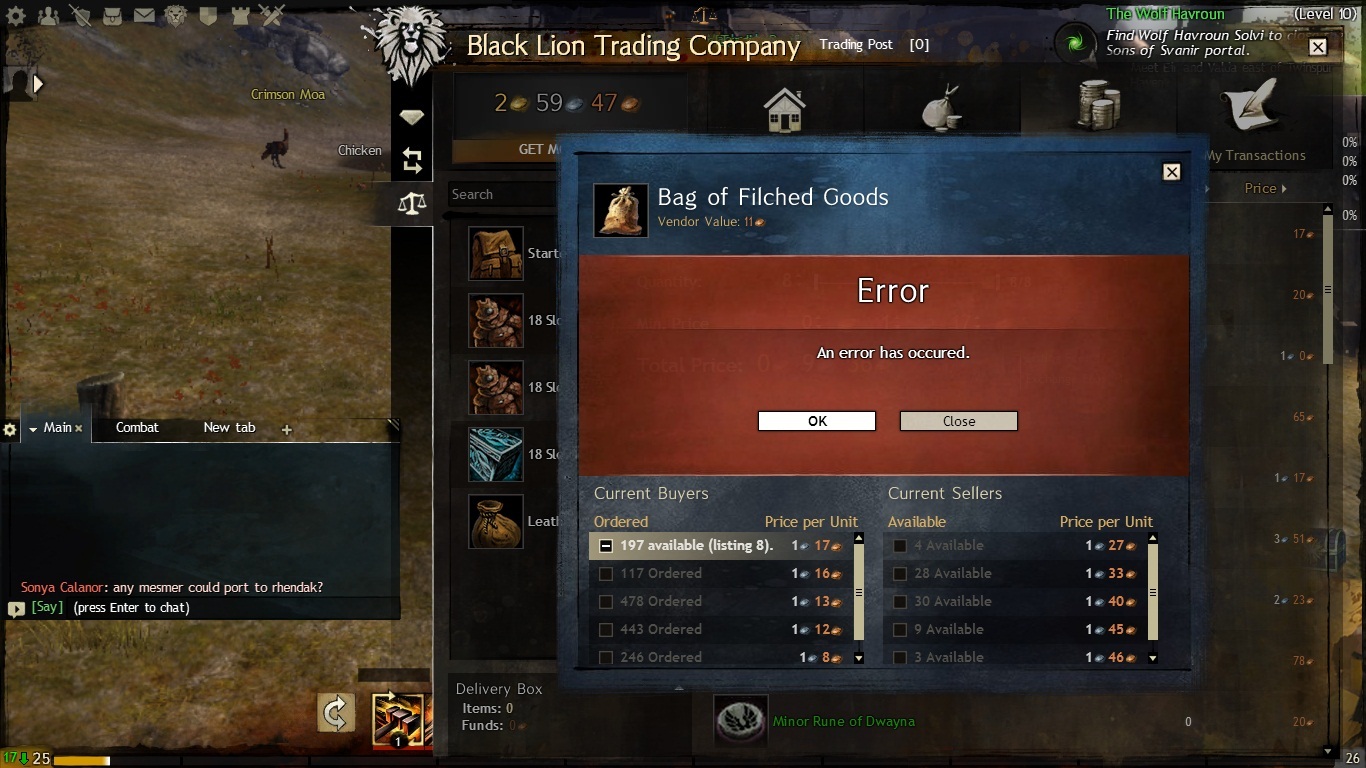The image size is (1366, 768).
Task: Close the Bag of Filched Goods dialog
Action: coord(1171,172)
